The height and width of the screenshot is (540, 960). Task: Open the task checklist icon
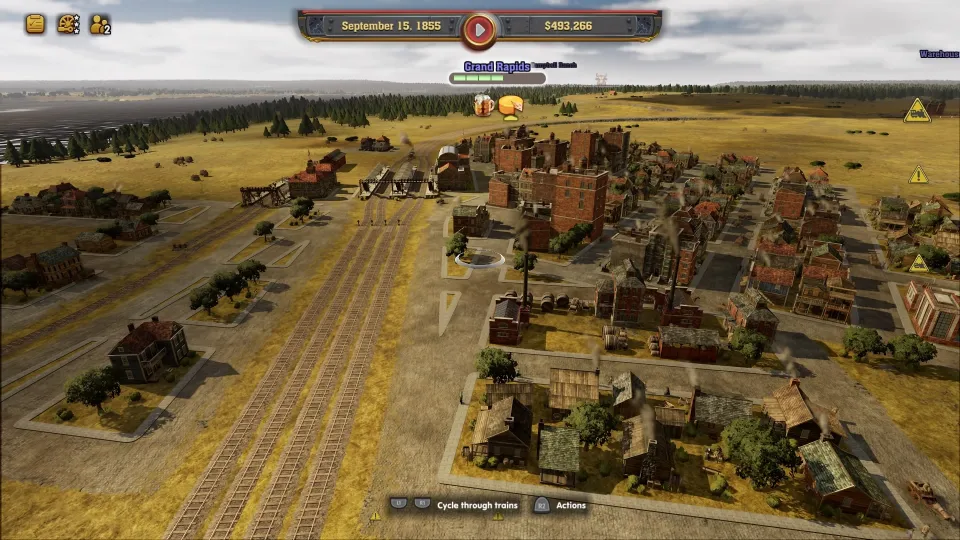pos(35,24)
